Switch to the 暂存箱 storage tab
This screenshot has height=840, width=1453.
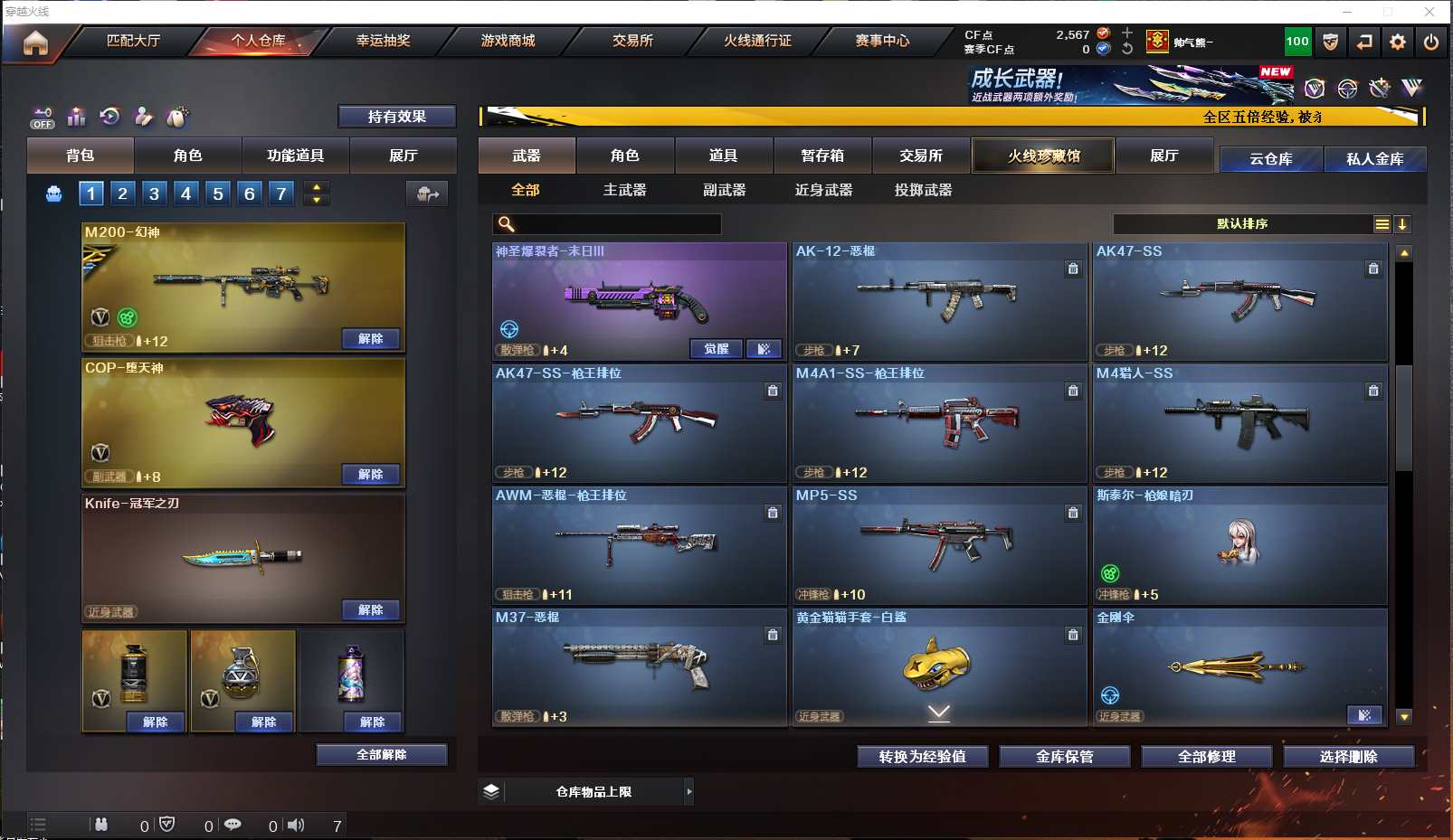(x=821, y=156)
